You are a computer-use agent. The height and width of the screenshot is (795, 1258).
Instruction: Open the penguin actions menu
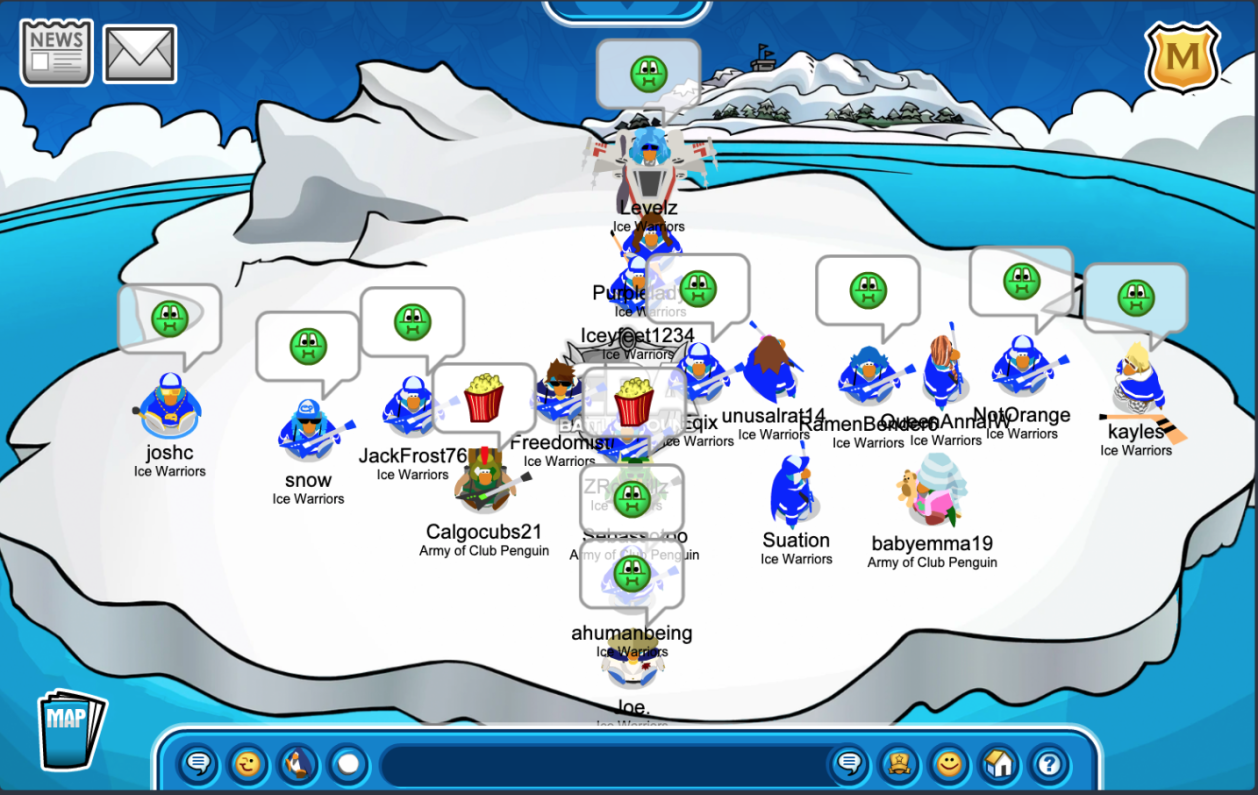pos(297,765)
